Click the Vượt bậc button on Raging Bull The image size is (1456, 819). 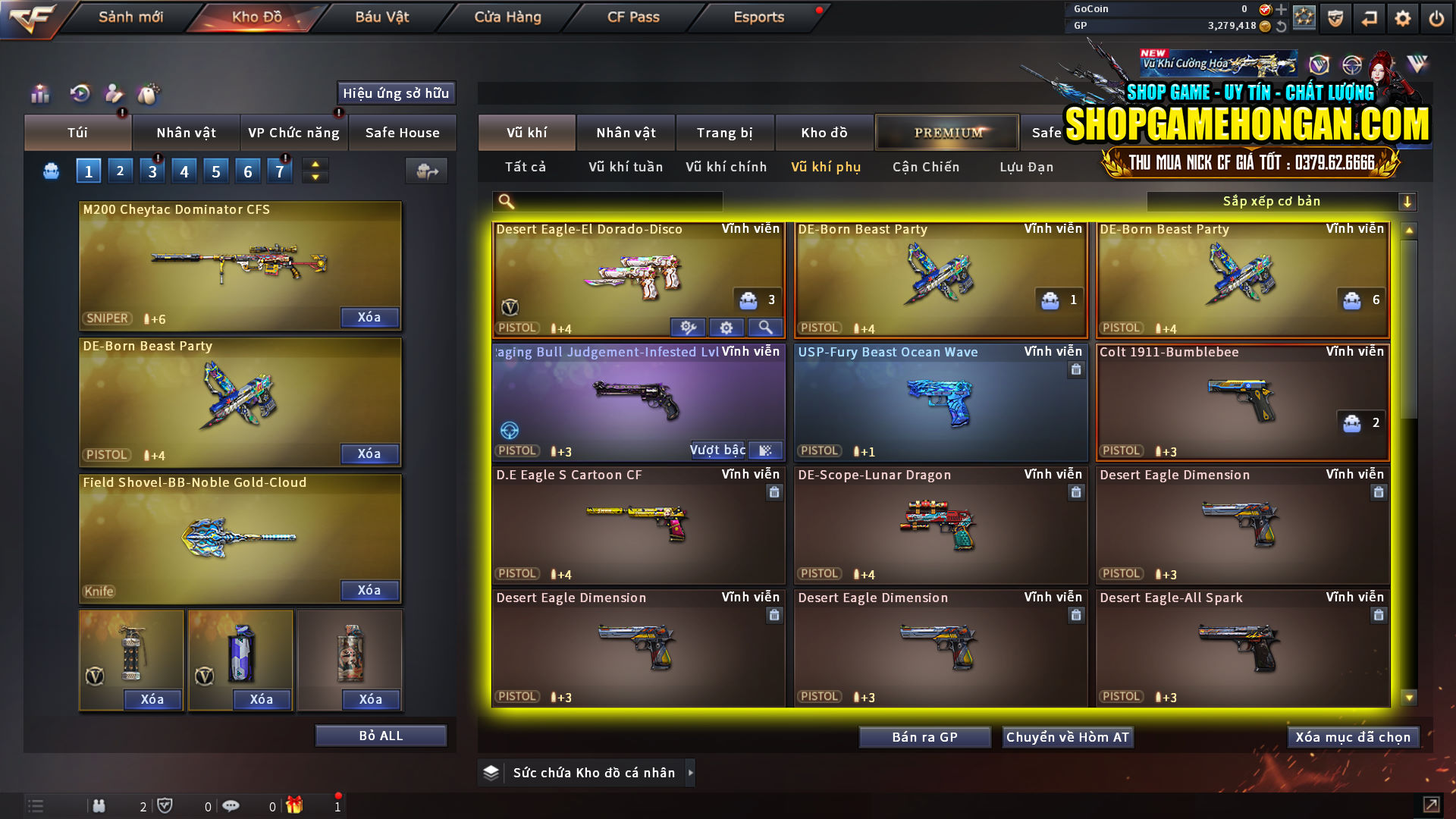point(717,450)
